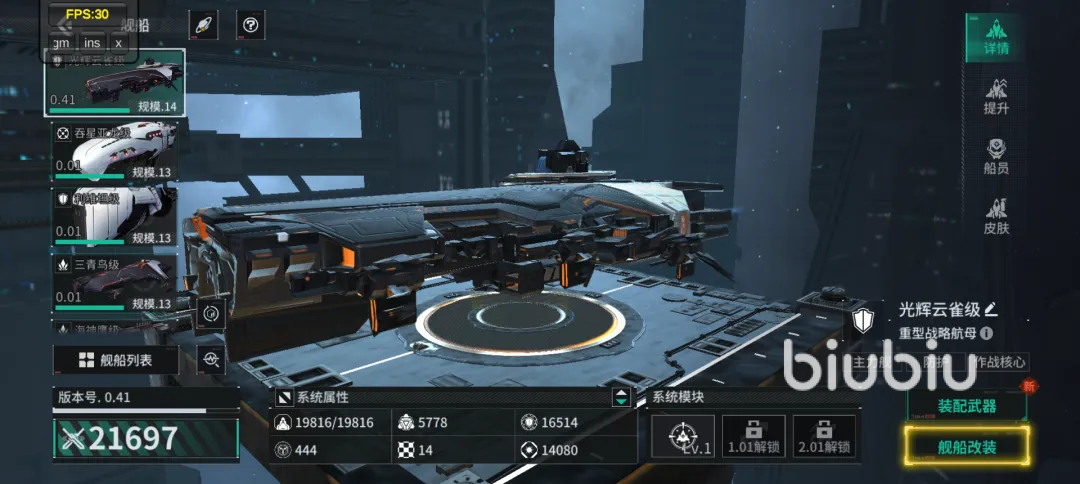Select the 吞星亚龙级 ship thumbnail
The image size is (1080, 484).
point(115,153)
